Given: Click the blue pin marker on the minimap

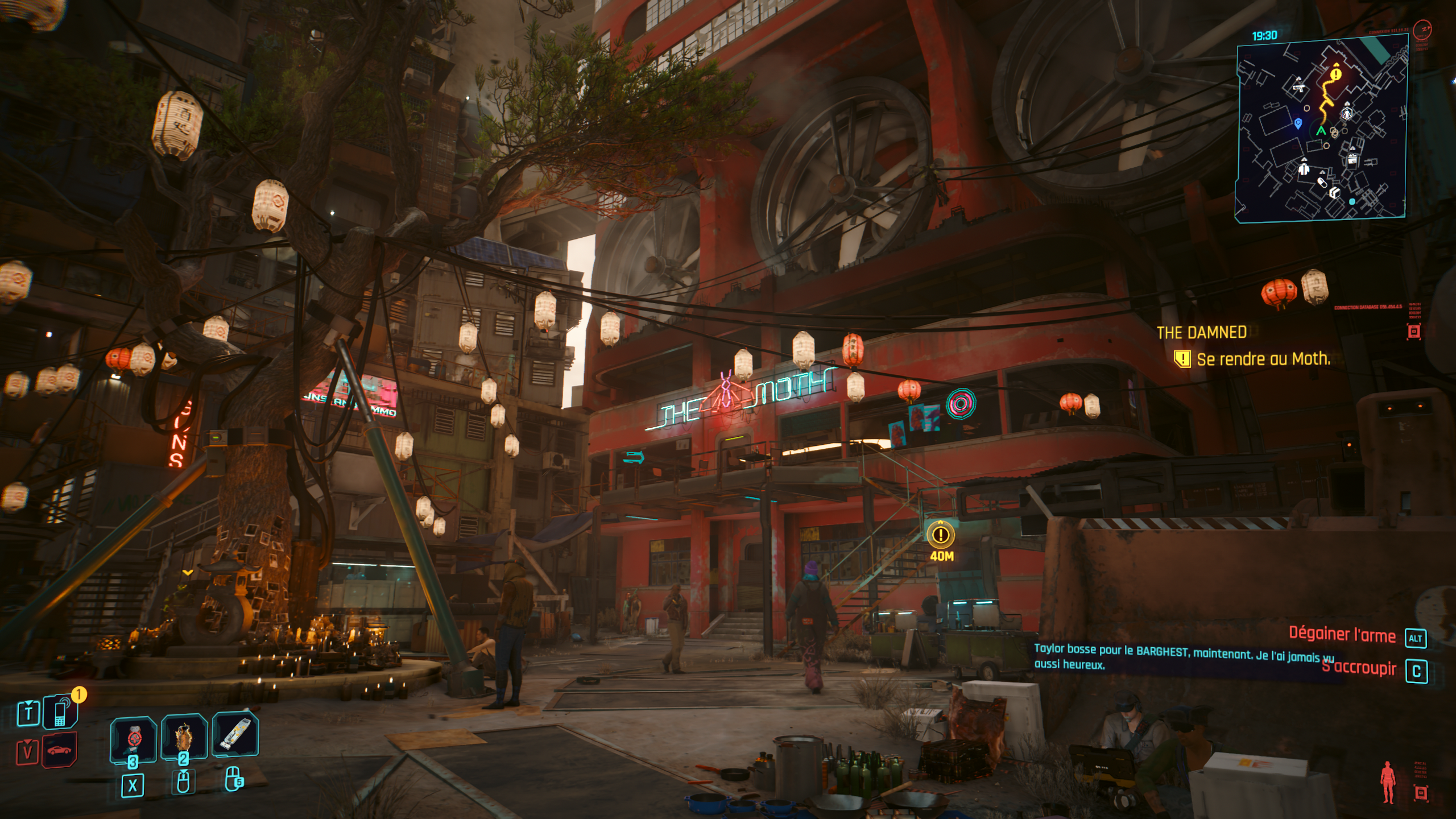Looking at the screenshot, I should coord(1298,123).
